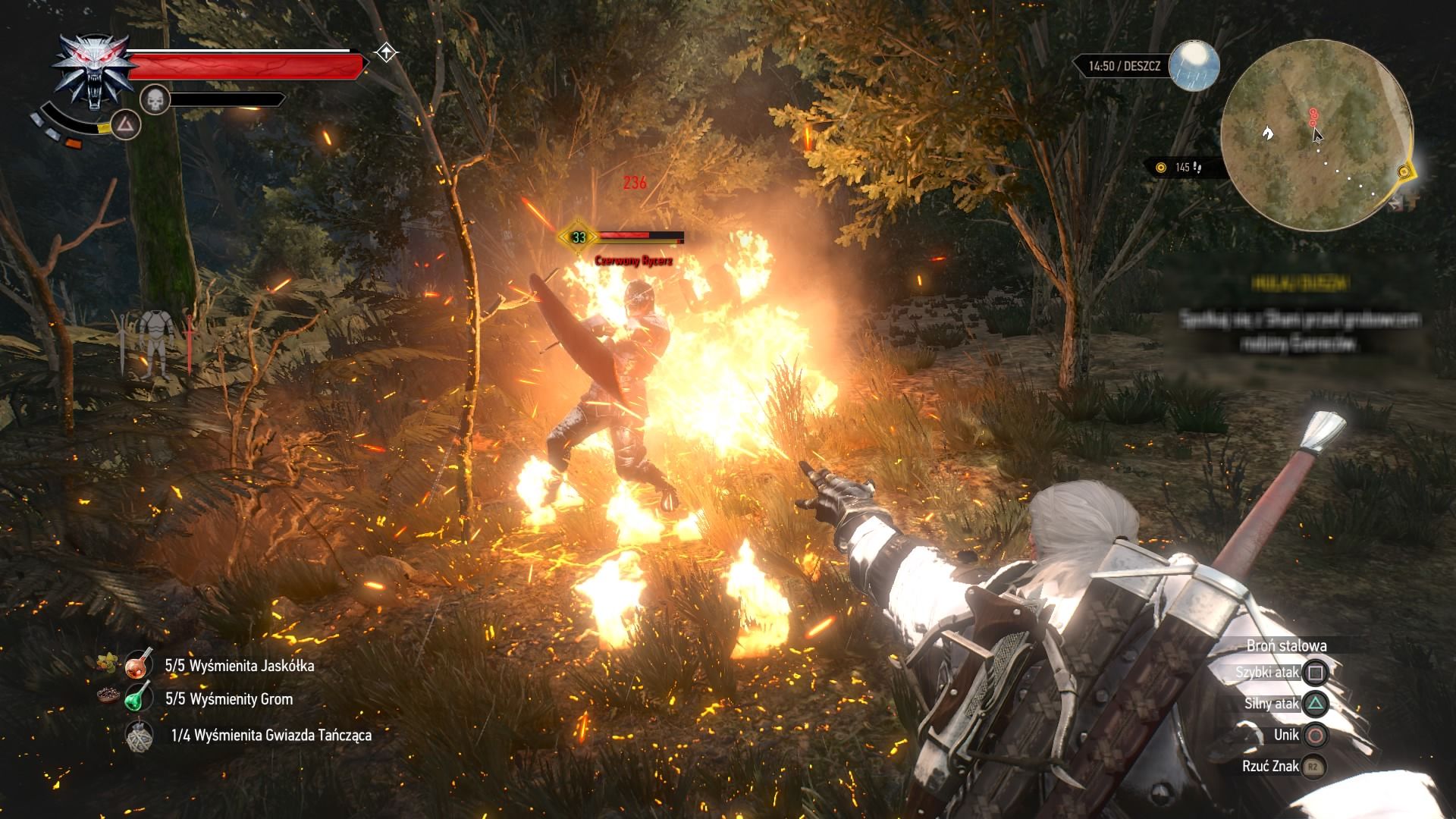1456x819 pixels.
Task: Click the yellow objective marker on minimap edge
Action: pos(1404,172)
